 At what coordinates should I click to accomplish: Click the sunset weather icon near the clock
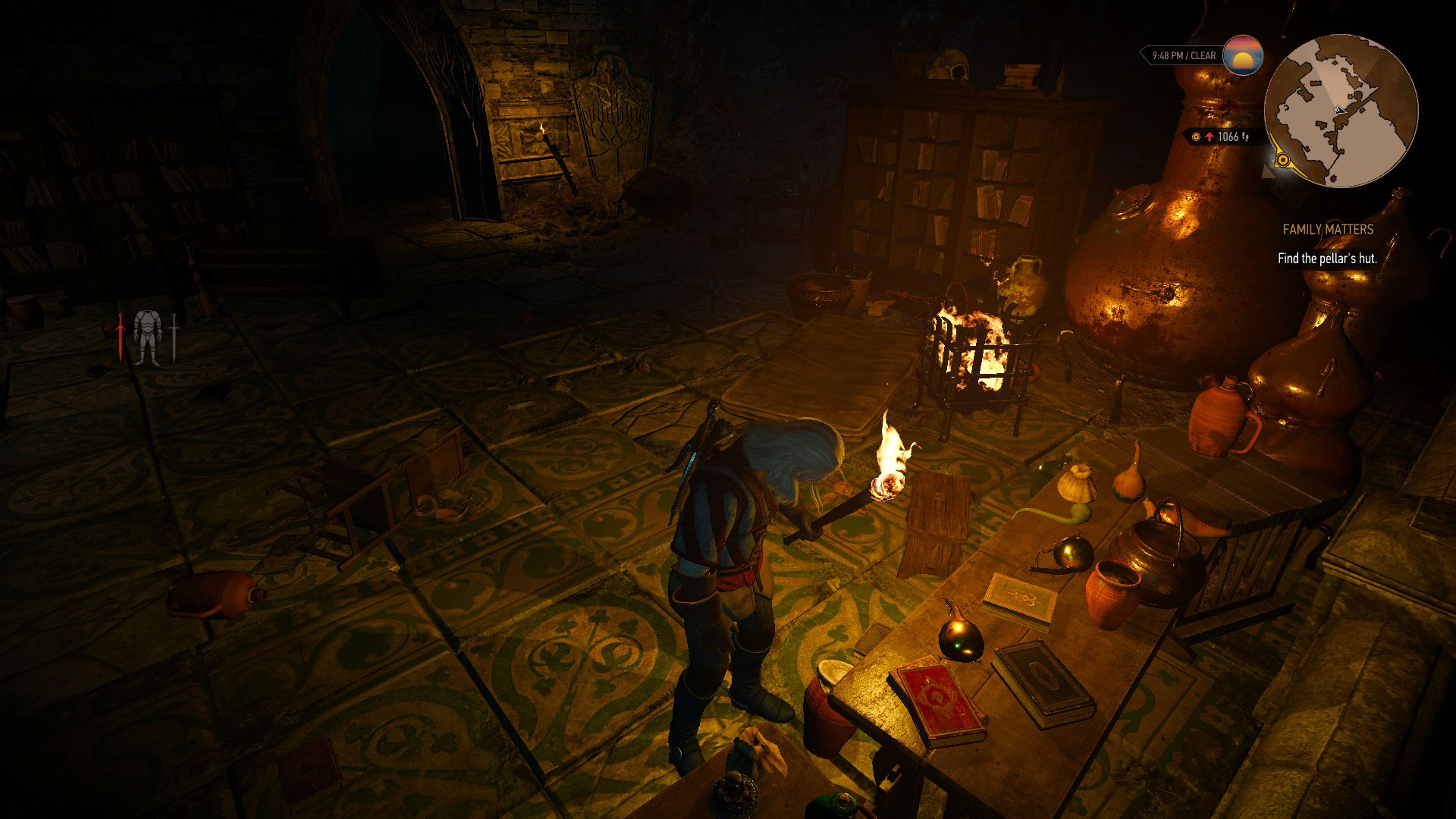click(x=1244, y=55)
